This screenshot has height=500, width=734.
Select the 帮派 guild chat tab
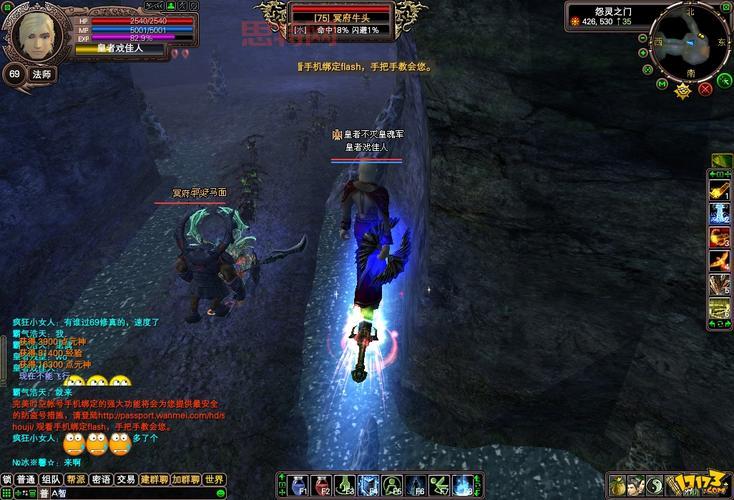tap(75, 480)
